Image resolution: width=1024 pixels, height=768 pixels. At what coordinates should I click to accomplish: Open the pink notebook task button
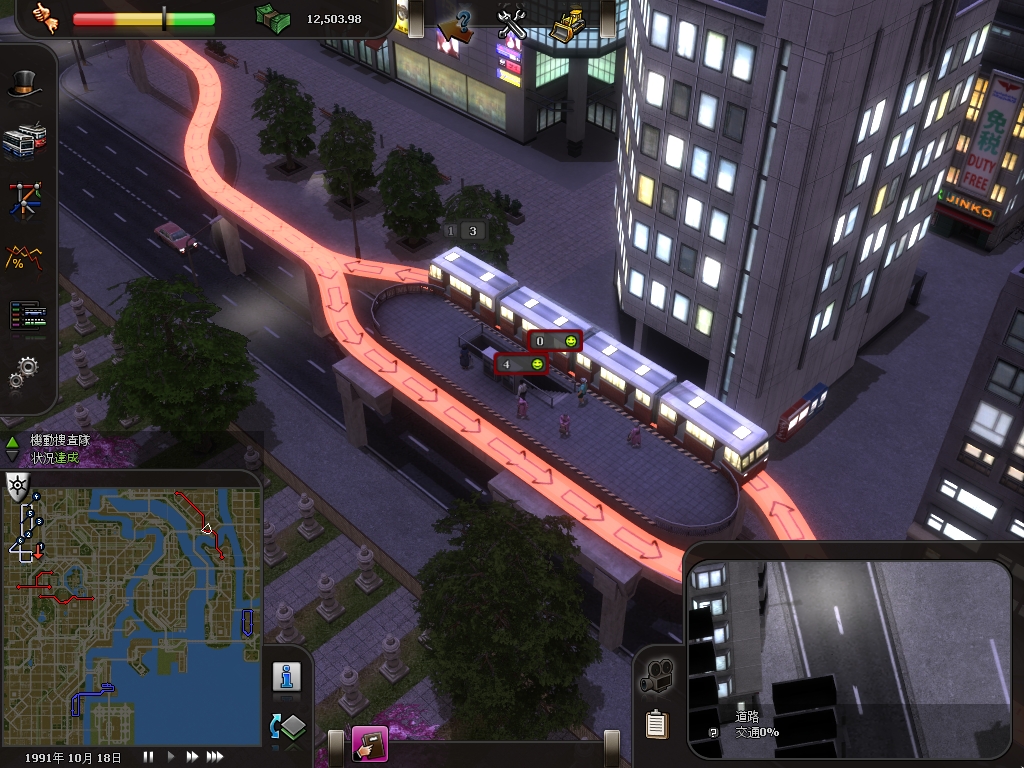(x=369, y=744)
